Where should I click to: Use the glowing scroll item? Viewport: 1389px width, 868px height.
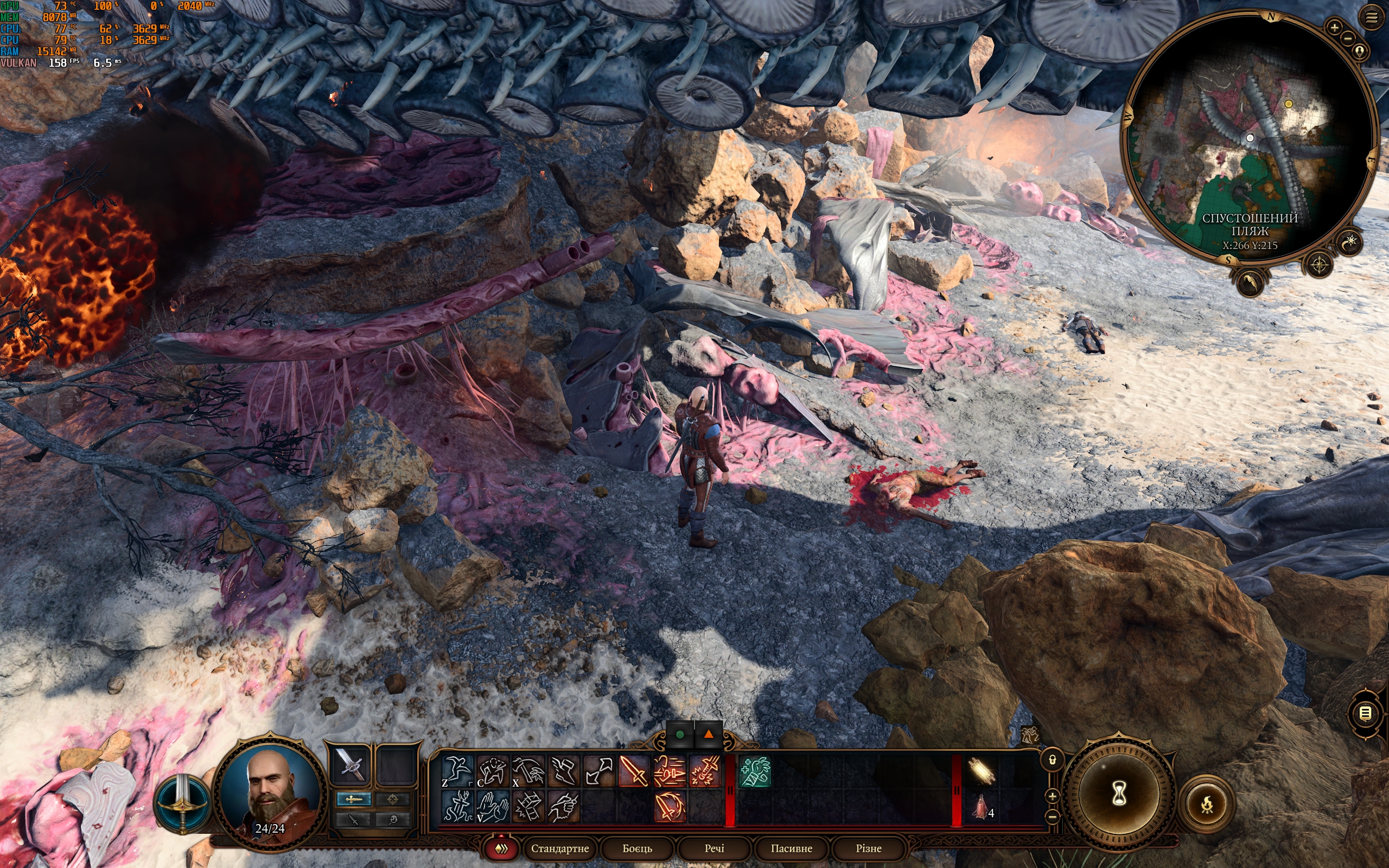[x=982, y=770]
